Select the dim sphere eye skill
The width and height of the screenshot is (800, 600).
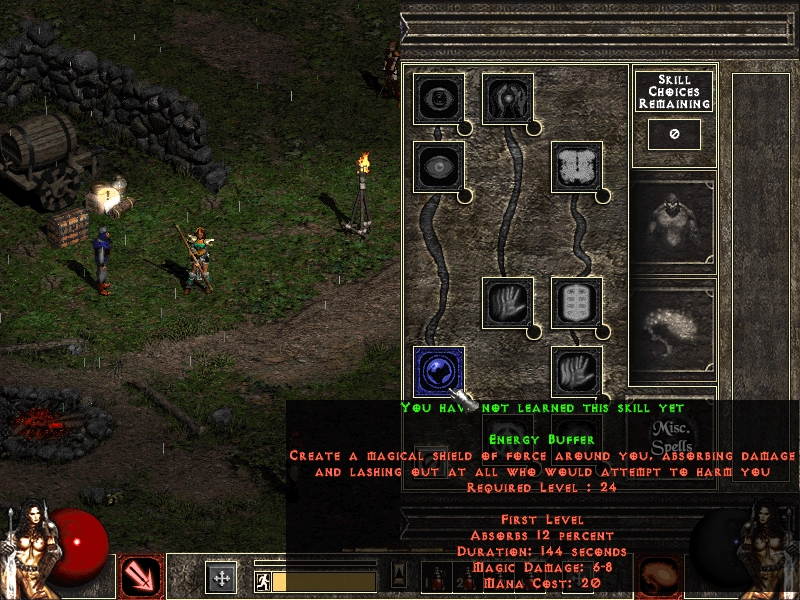click(438, 166)
